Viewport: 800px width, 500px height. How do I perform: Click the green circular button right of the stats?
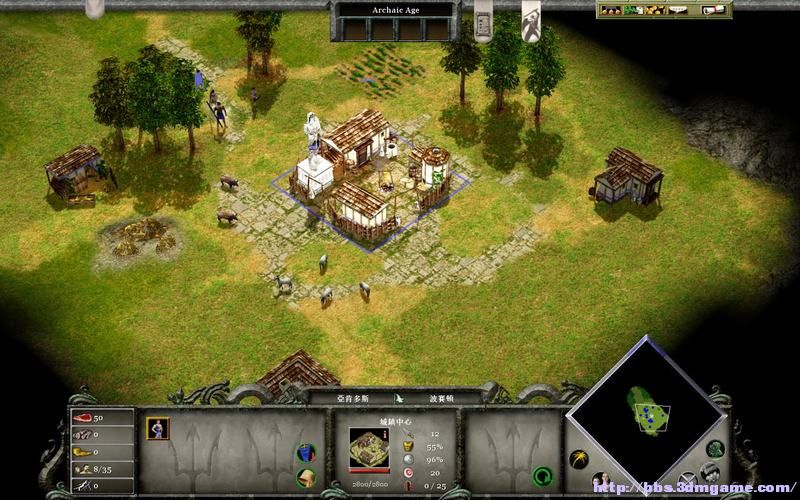pos(542,474)
